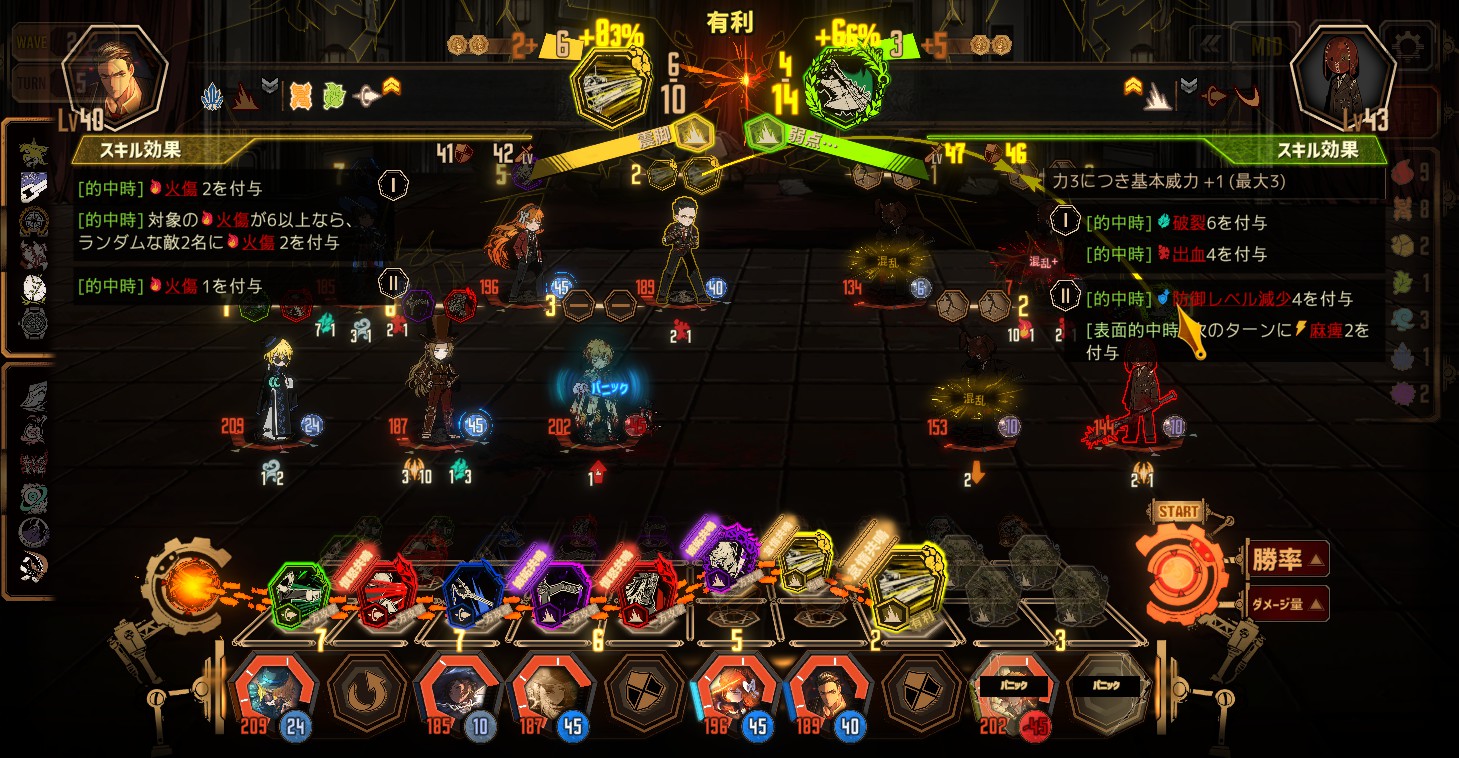Click the MID speed button
Image resolution: width=1459 pixels, height=758 pixels.
click(x=1264, y=46)
